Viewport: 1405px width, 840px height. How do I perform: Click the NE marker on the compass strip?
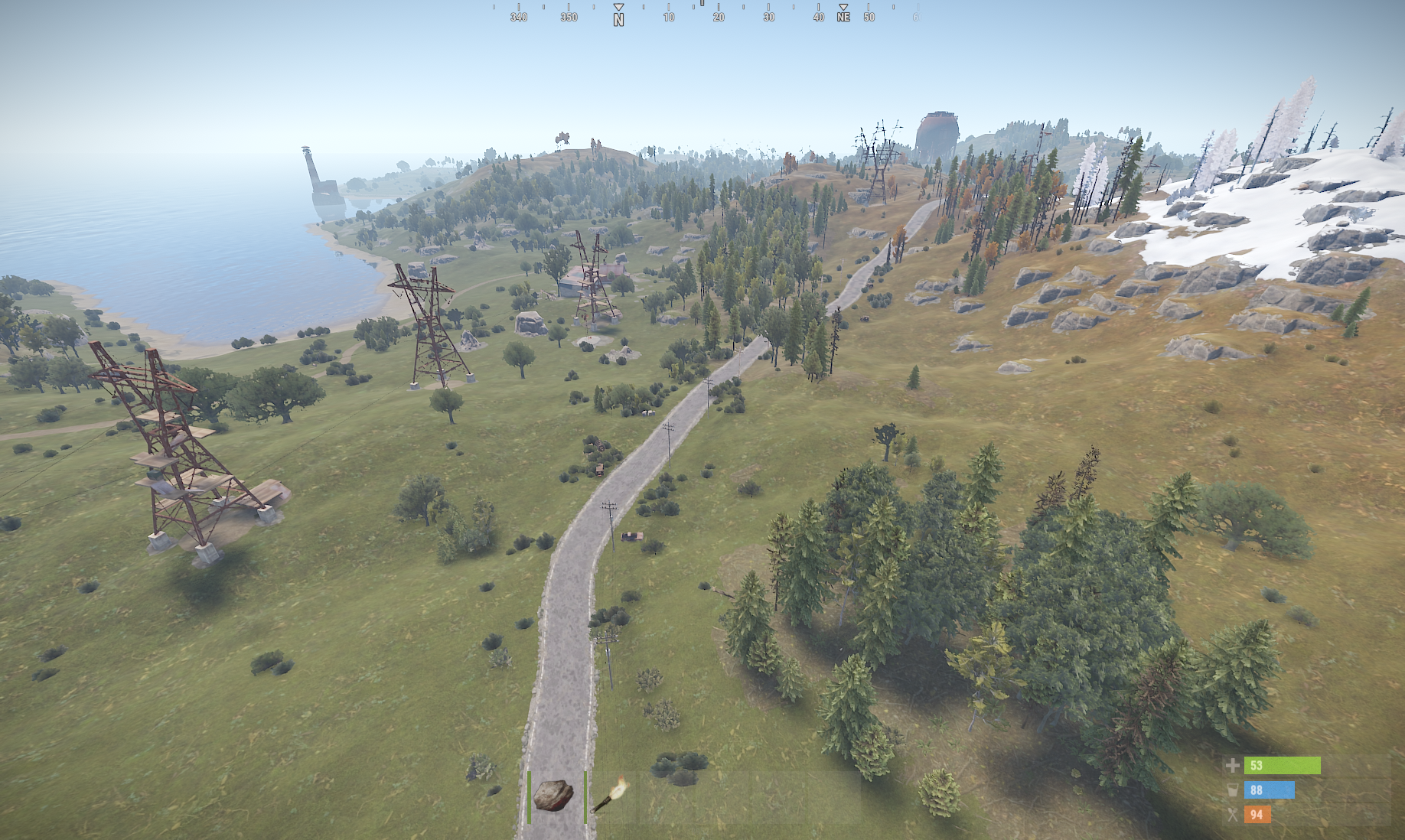pyautogui.click(x=843, y=16)
